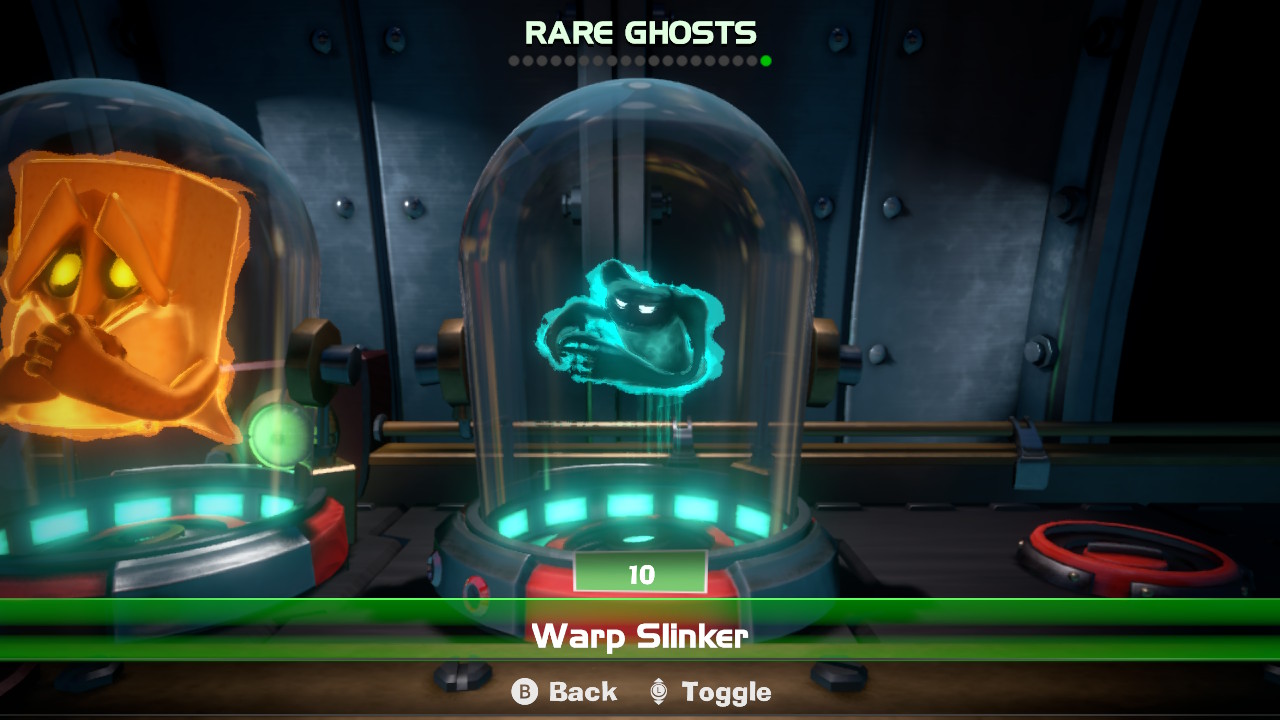Click the RARE GHOSTS header
Screen dimensions: 1280x720
pyautogui.click(x=640, y=33)
